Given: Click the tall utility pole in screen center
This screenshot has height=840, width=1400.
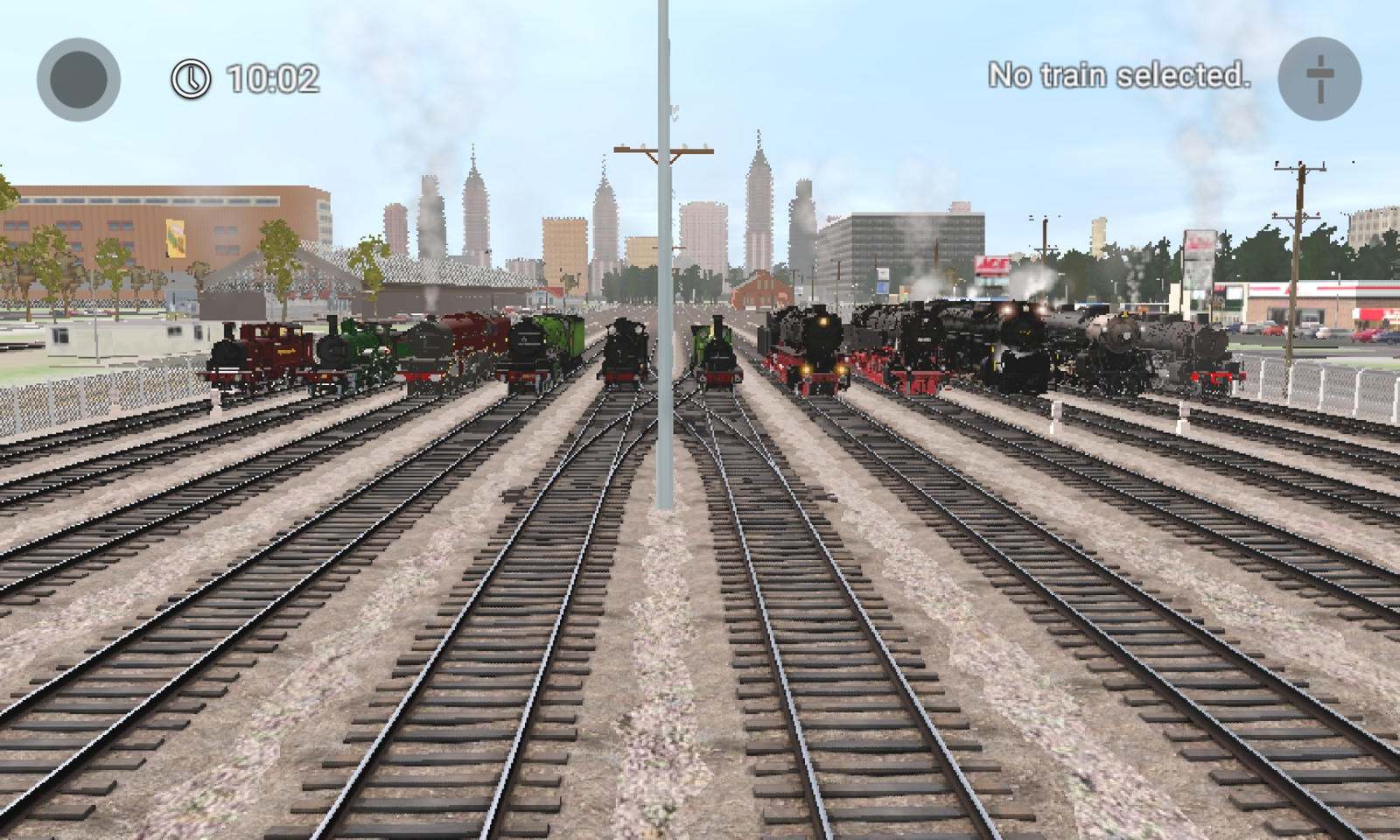Looking at the screenshot, I should point(661,262).
